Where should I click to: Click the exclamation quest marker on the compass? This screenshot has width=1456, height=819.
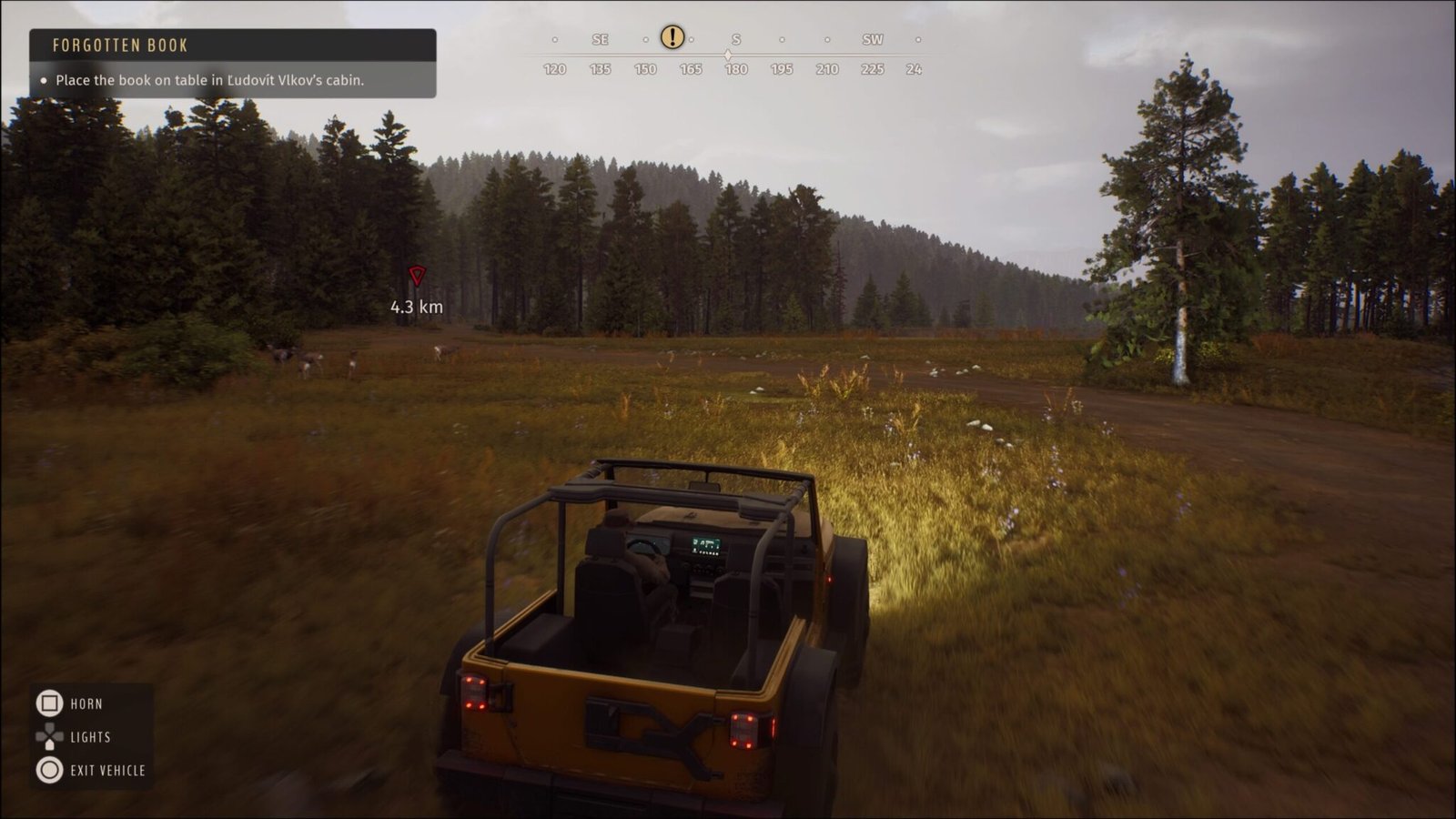click(x=672, y=38)
